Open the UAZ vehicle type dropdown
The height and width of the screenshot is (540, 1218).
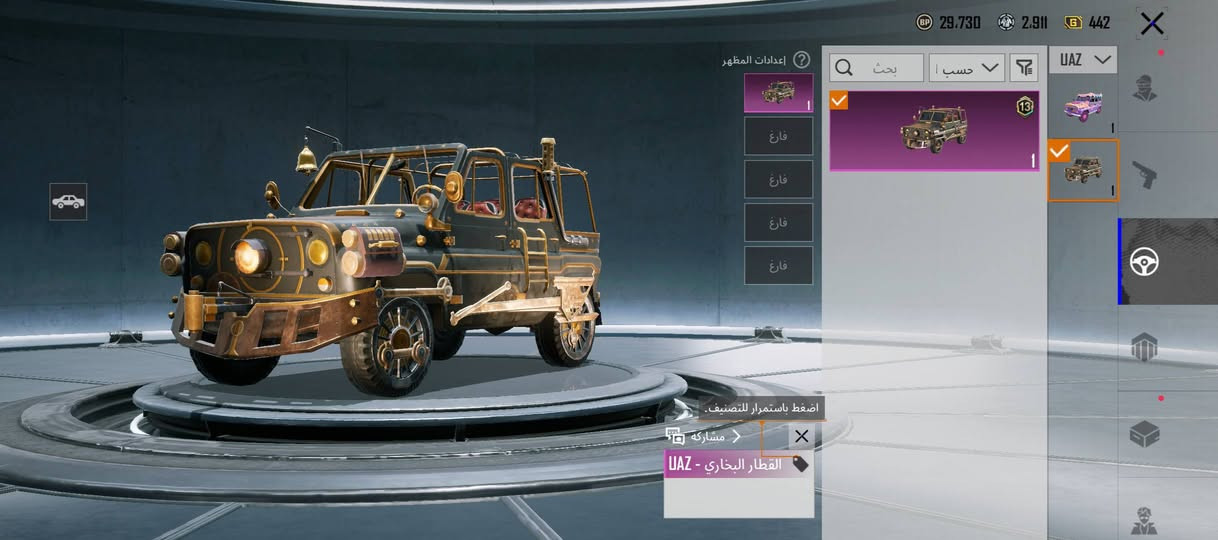(x=1082, y=60)
